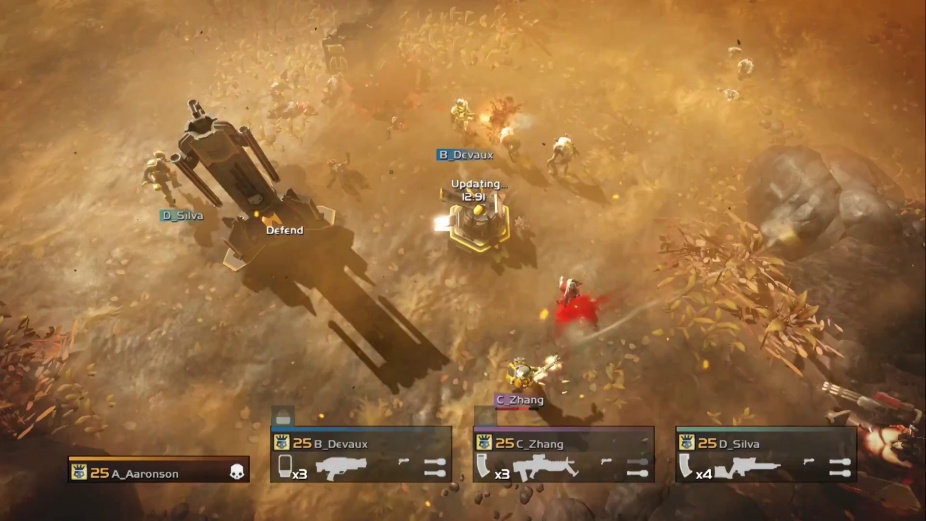Click B_Devaux's rank badge
Image resolution: width=926 pixels, height=521 pixels.
point(281,443)
